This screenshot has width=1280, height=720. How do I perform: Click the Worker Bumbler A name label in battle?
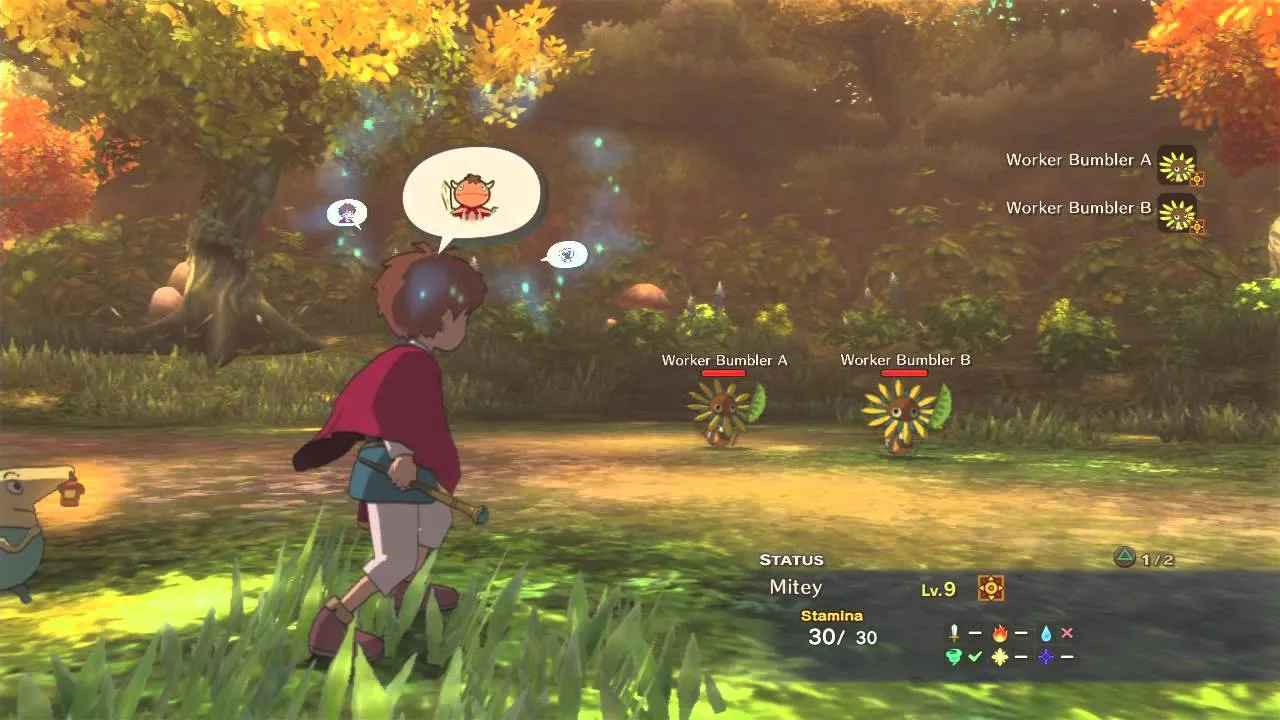pos(723,360)
